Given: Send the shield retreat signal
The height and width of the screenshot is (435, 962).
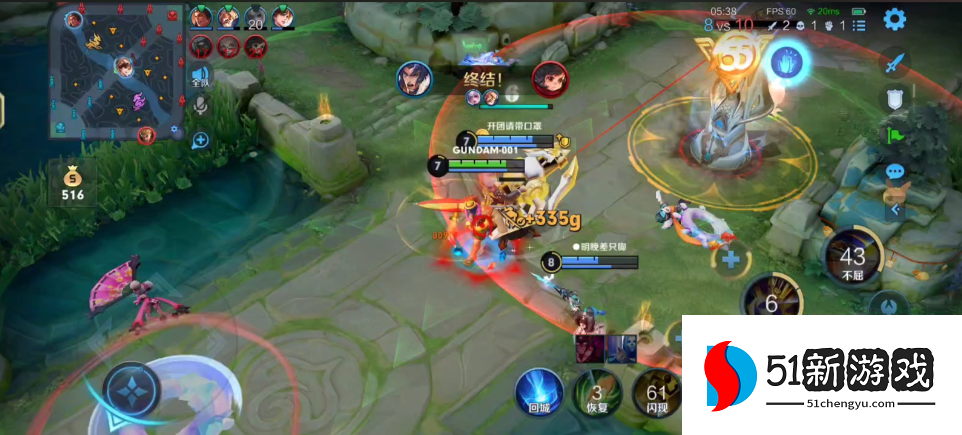Looking at the screenshot, I should click(894, 98).
